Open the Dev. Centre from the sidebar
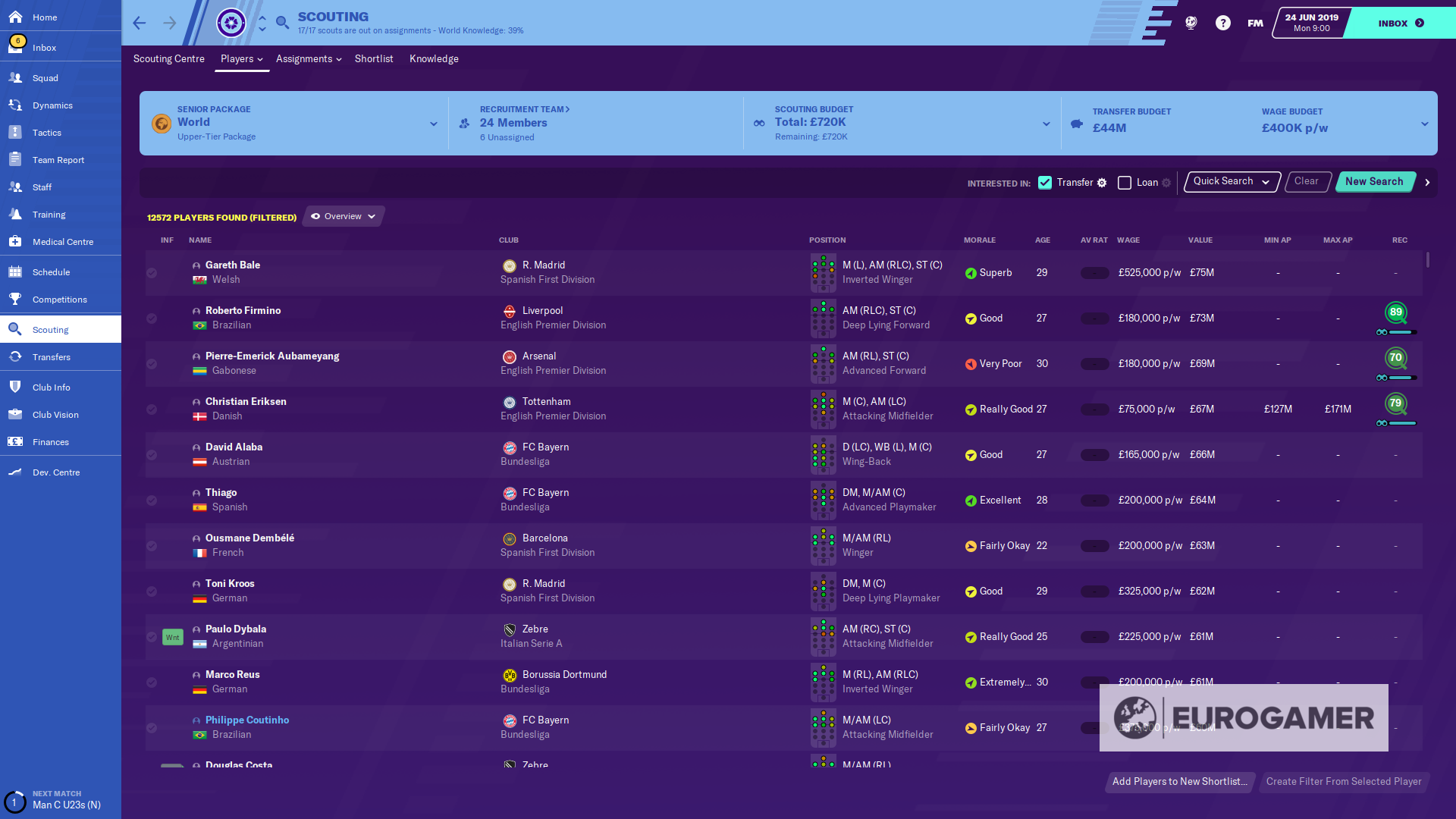Screen dimensions: 1456x819 tap(55, 472)
